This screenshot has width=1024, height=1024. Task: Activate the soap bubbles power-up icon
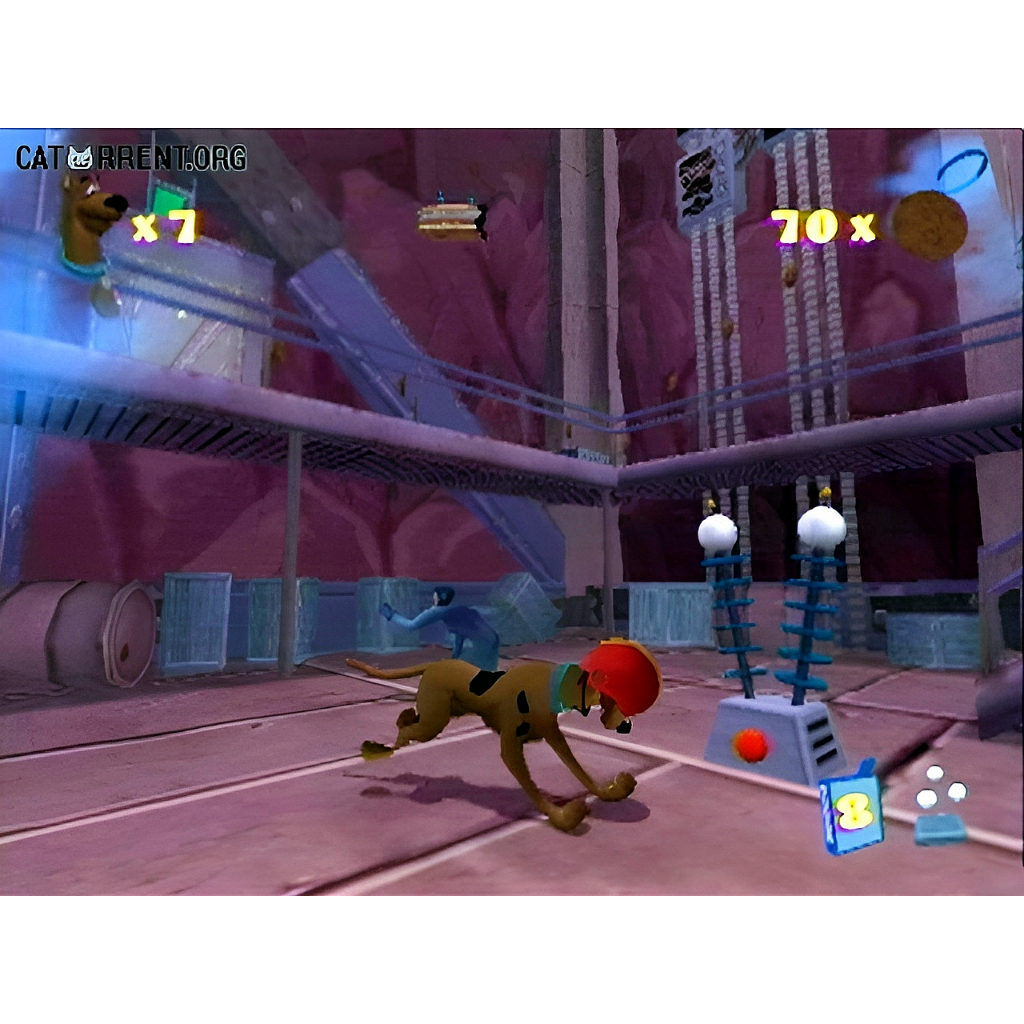tap(940, 803)
